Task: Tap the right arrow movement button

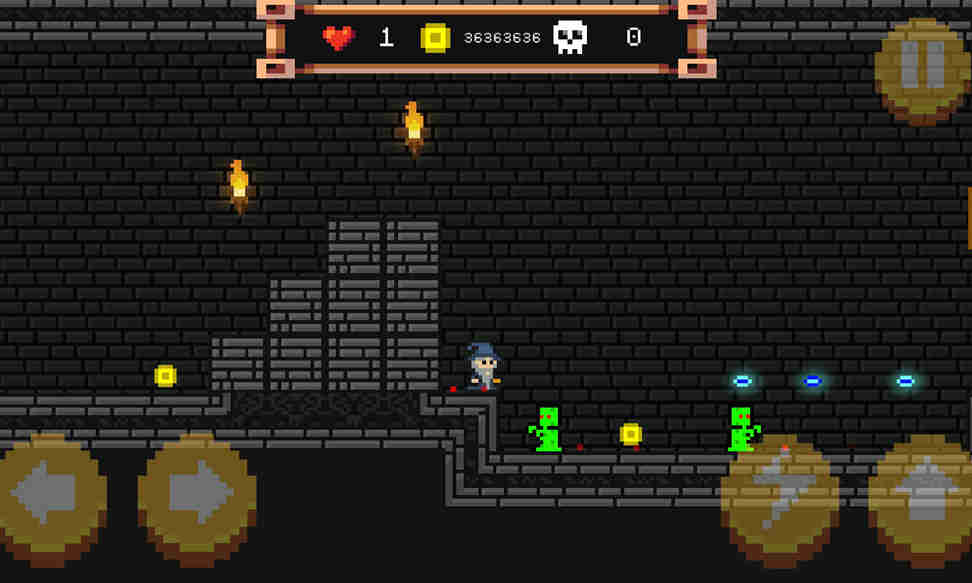Action: [196, 495]
